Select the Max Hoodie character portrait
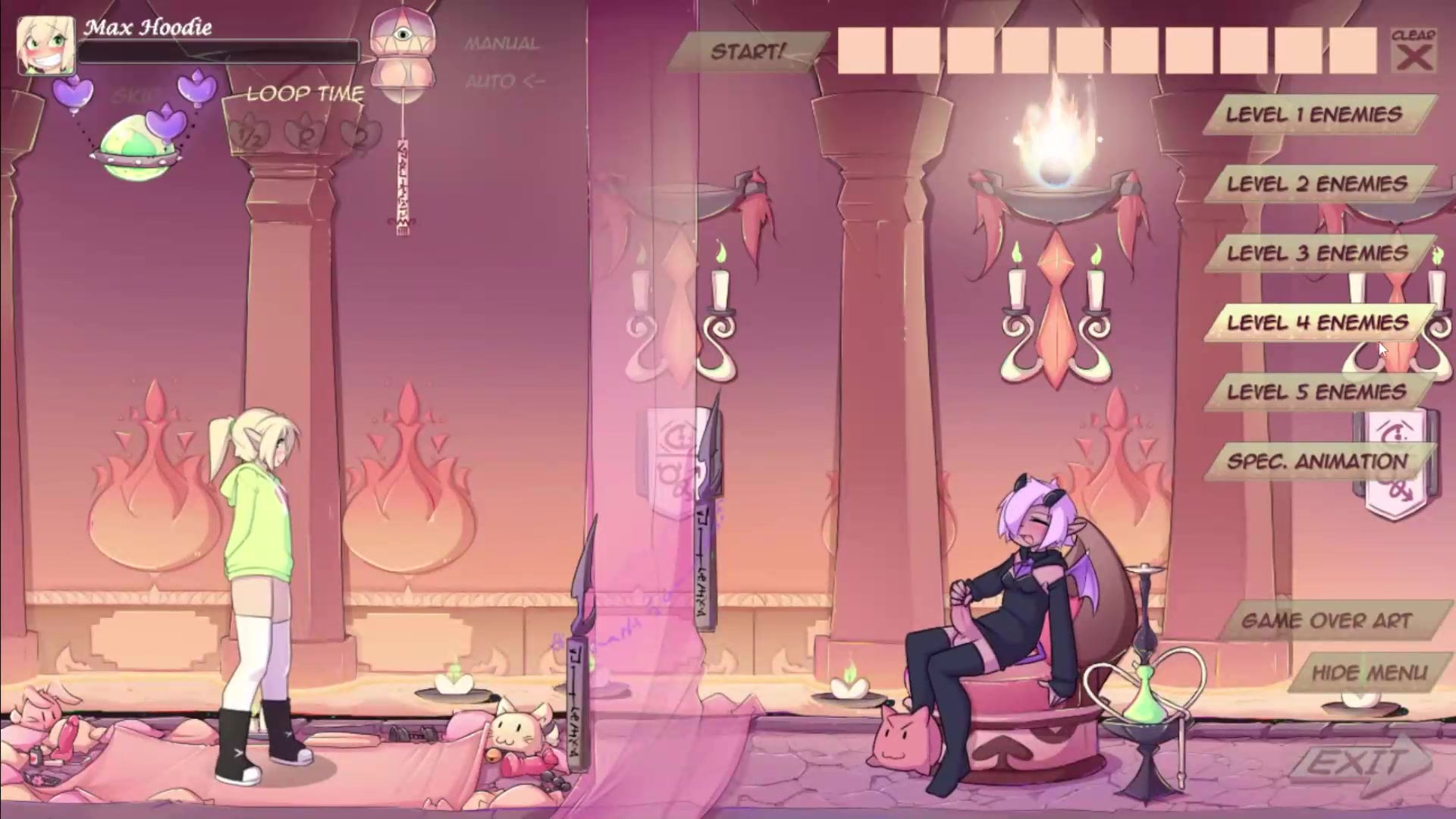 (45, 45)
